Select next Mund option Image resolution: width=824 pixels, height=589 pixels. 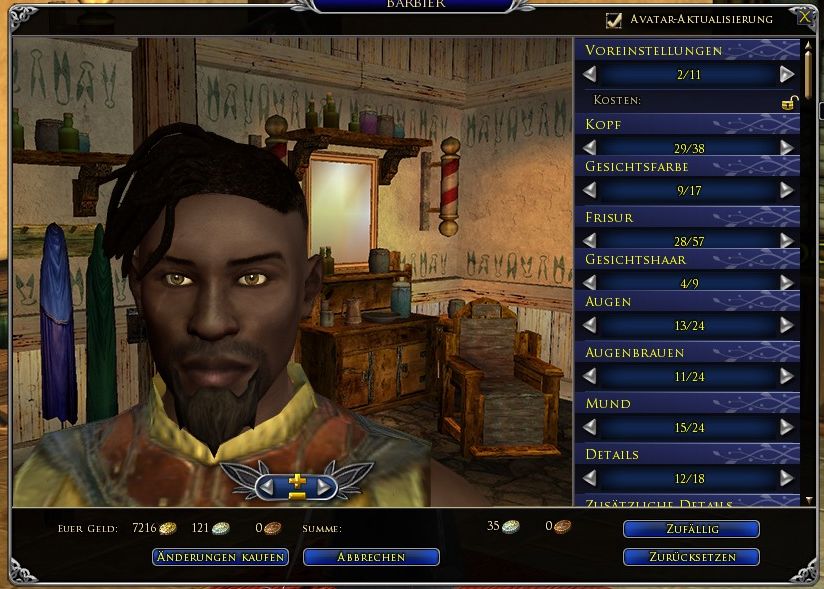[787, 427]
